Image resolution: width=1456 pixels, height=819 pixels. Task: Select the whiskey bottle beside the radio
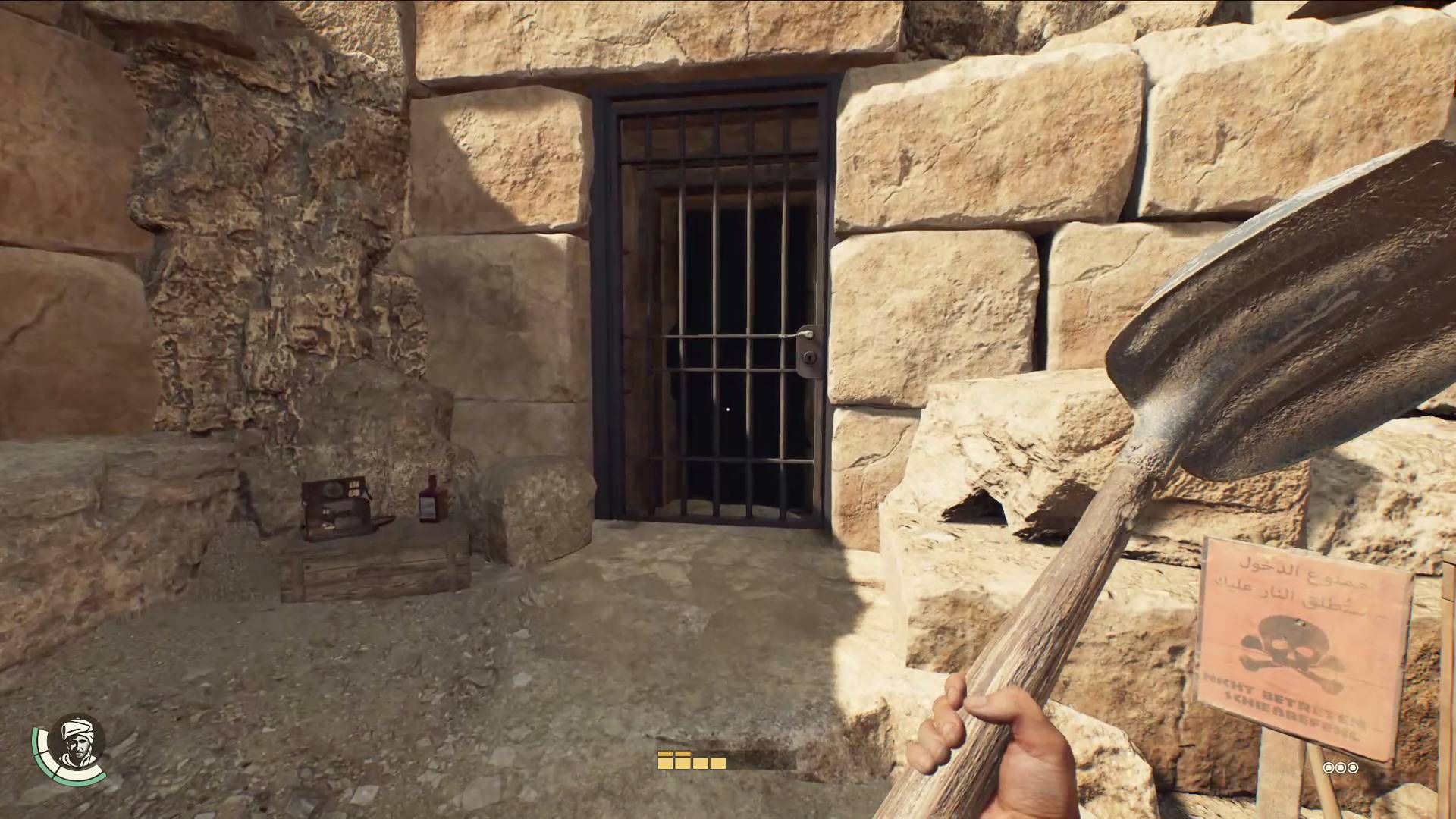[x=429, y=500]
